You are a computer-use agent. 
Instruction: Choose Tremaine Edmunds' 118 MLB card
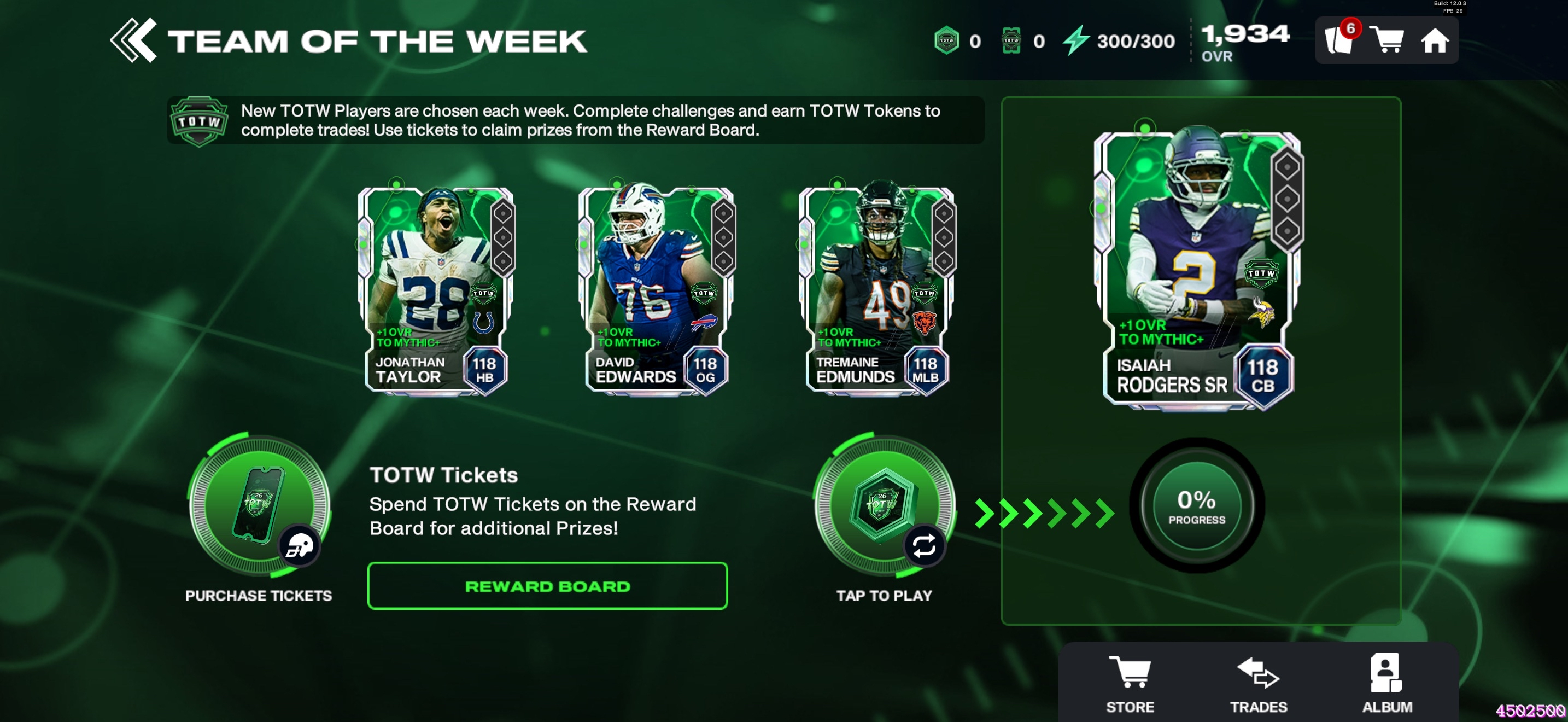click(876, 290)
